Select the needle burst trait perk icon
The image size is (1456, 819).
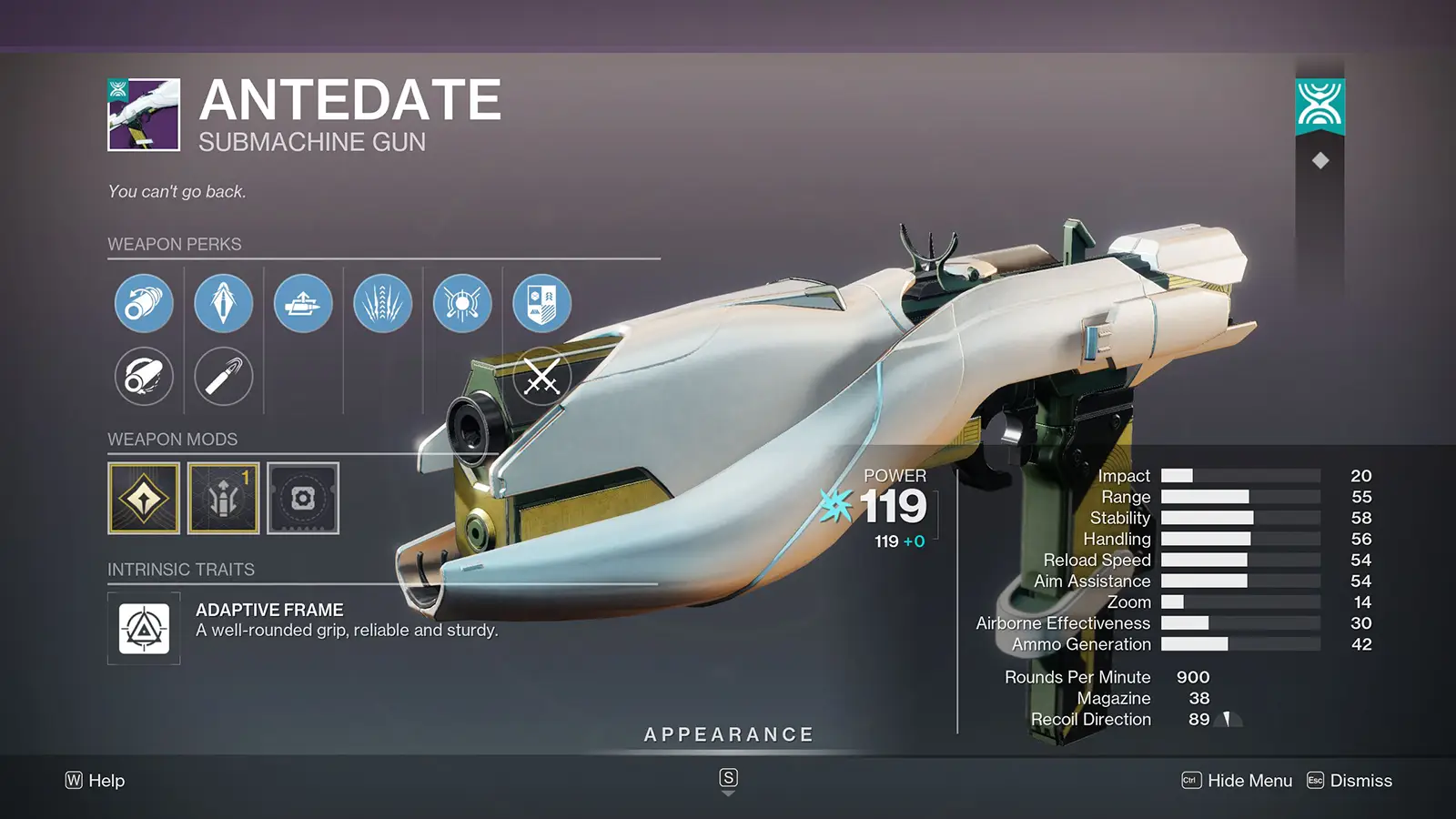pyautogui.click(x=383, y=303)
